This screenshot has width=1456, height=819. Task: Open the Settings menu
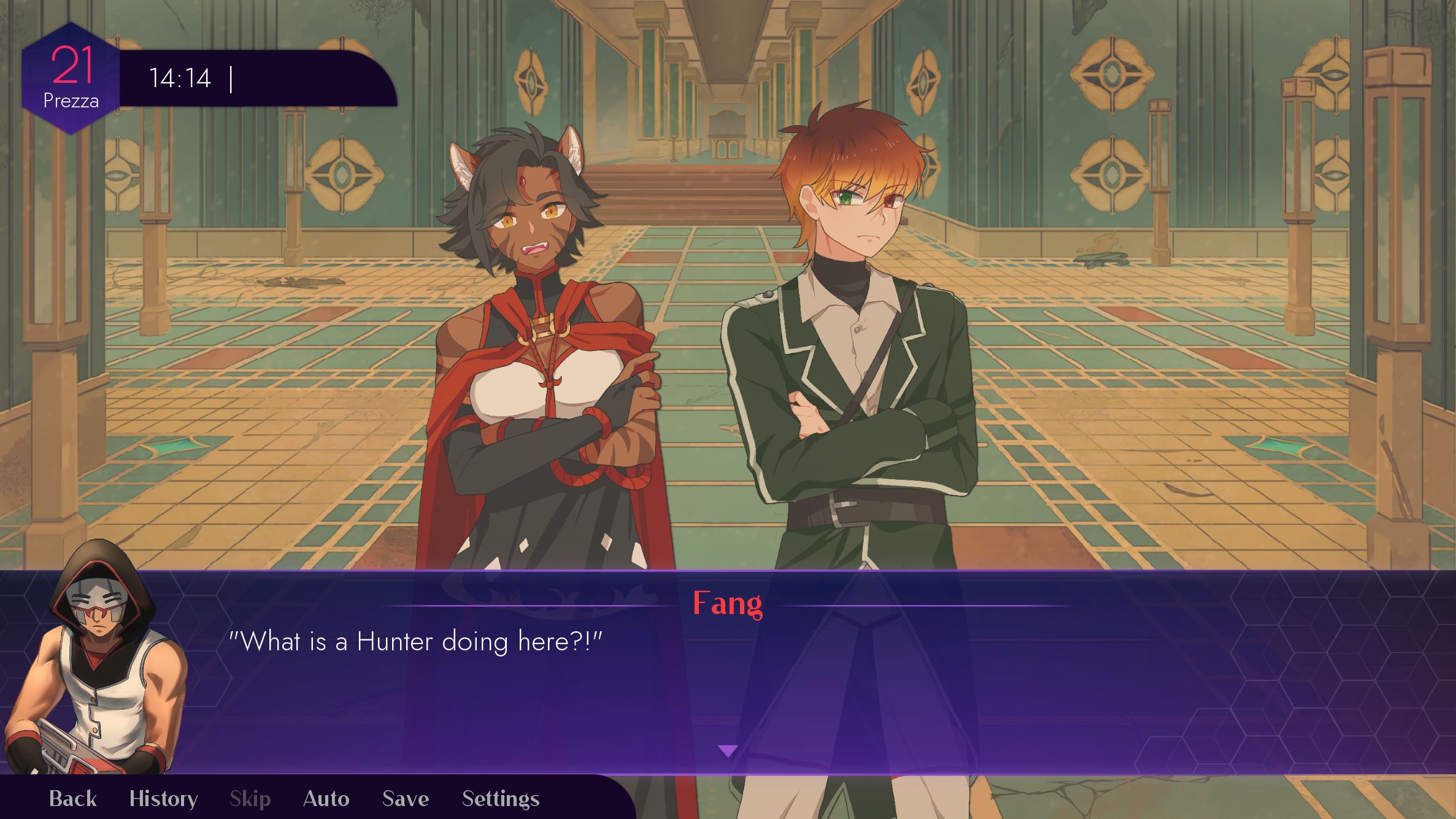coord(500,799)
